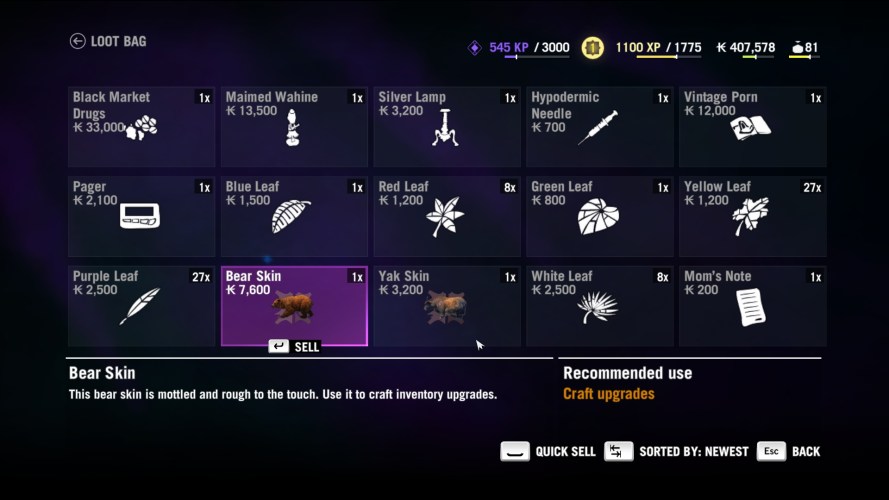This screenshot has width=889, height=500.
Task: Choose the Pager item slot
Action: [x=141, y=216]
